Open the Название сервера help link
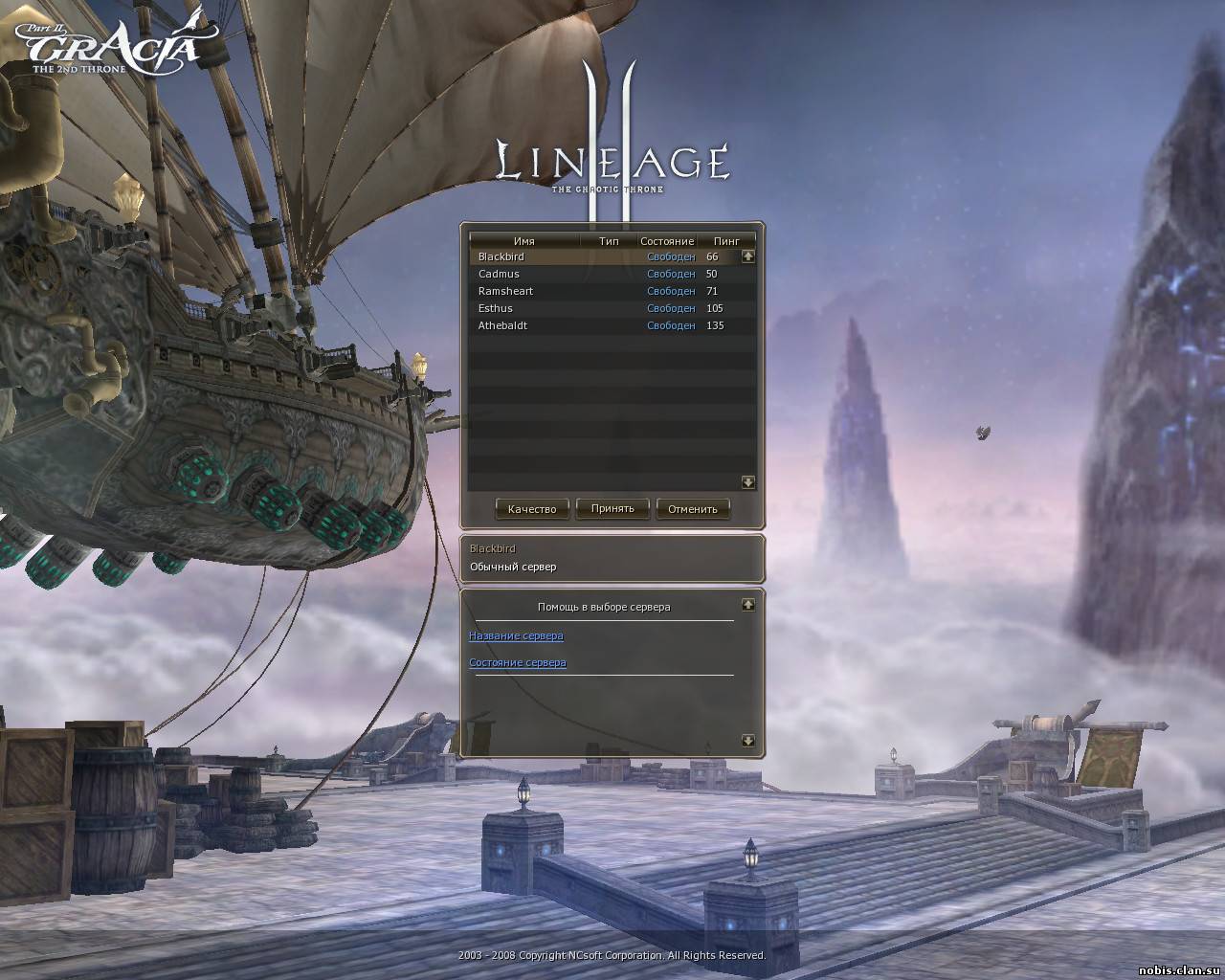This screenshot has width=1225, height=980. click(516, 635)
